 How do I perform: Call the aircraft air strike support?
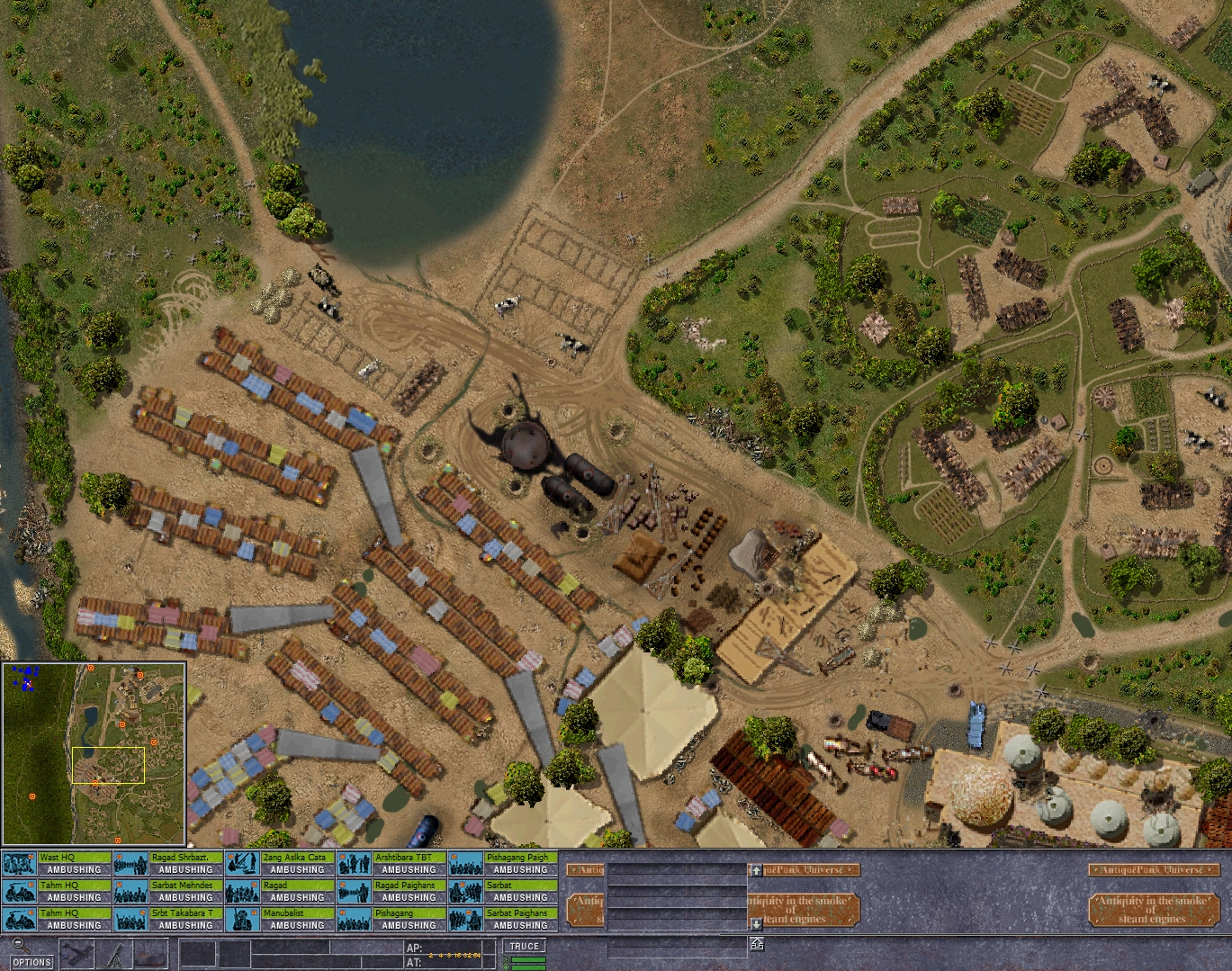(78, 954)
